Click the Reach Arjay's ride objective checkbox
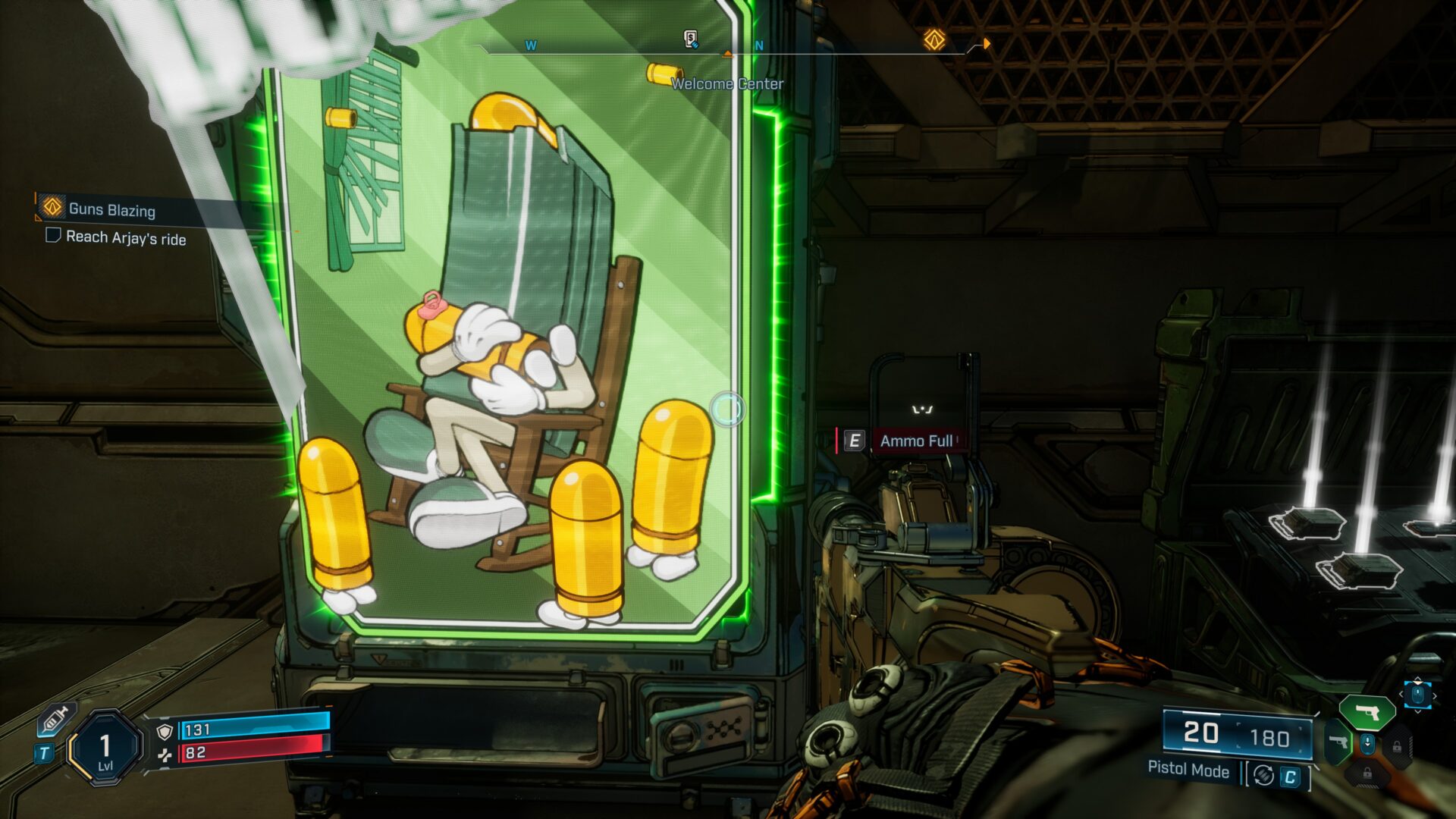Viewport: 1456px width, 819px height. tap(53, 236)
